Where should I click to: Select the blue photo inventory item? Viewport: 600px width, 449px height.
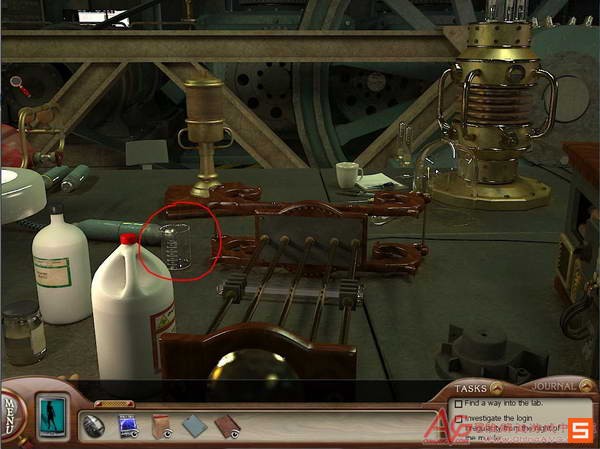coord(128,425)
